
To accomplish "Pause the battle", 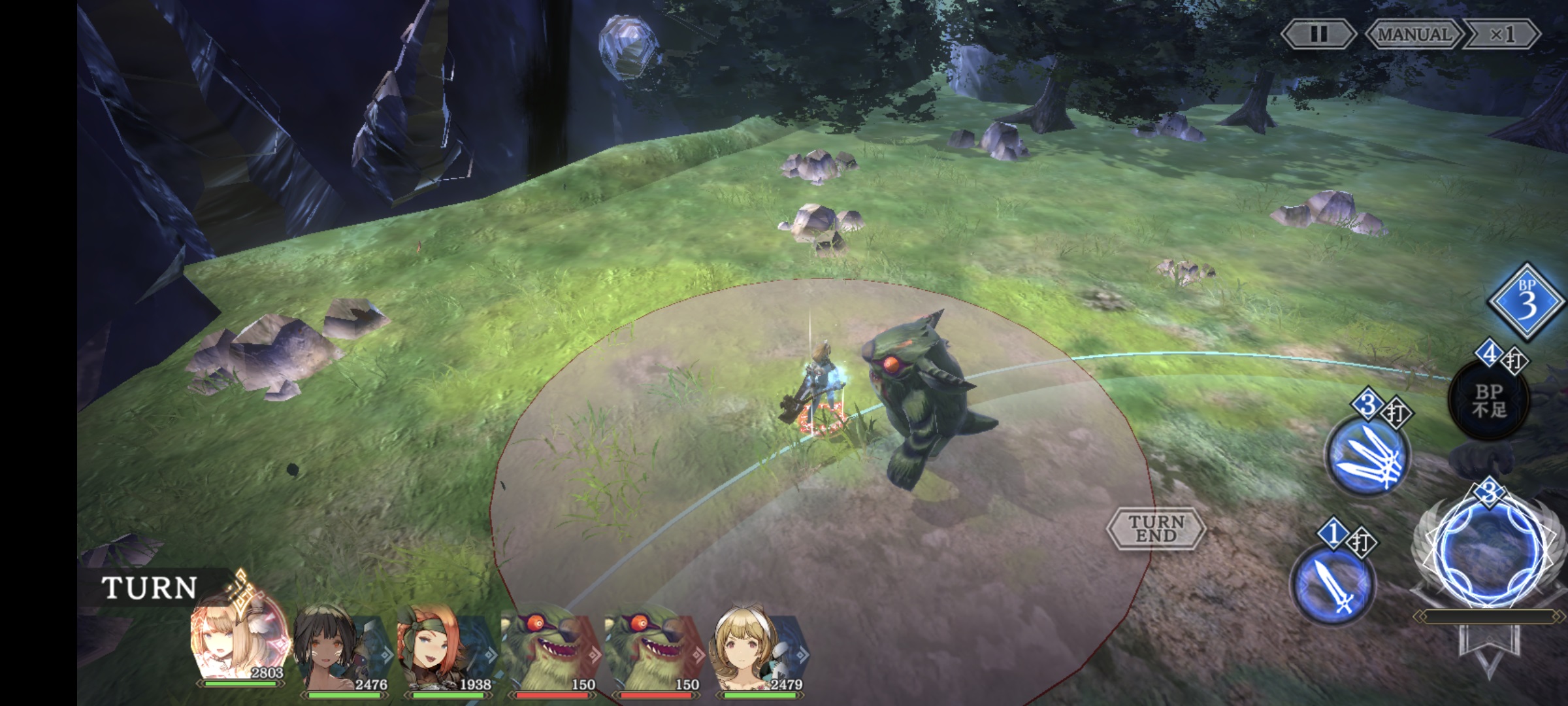I will (x=1318, y=34).
